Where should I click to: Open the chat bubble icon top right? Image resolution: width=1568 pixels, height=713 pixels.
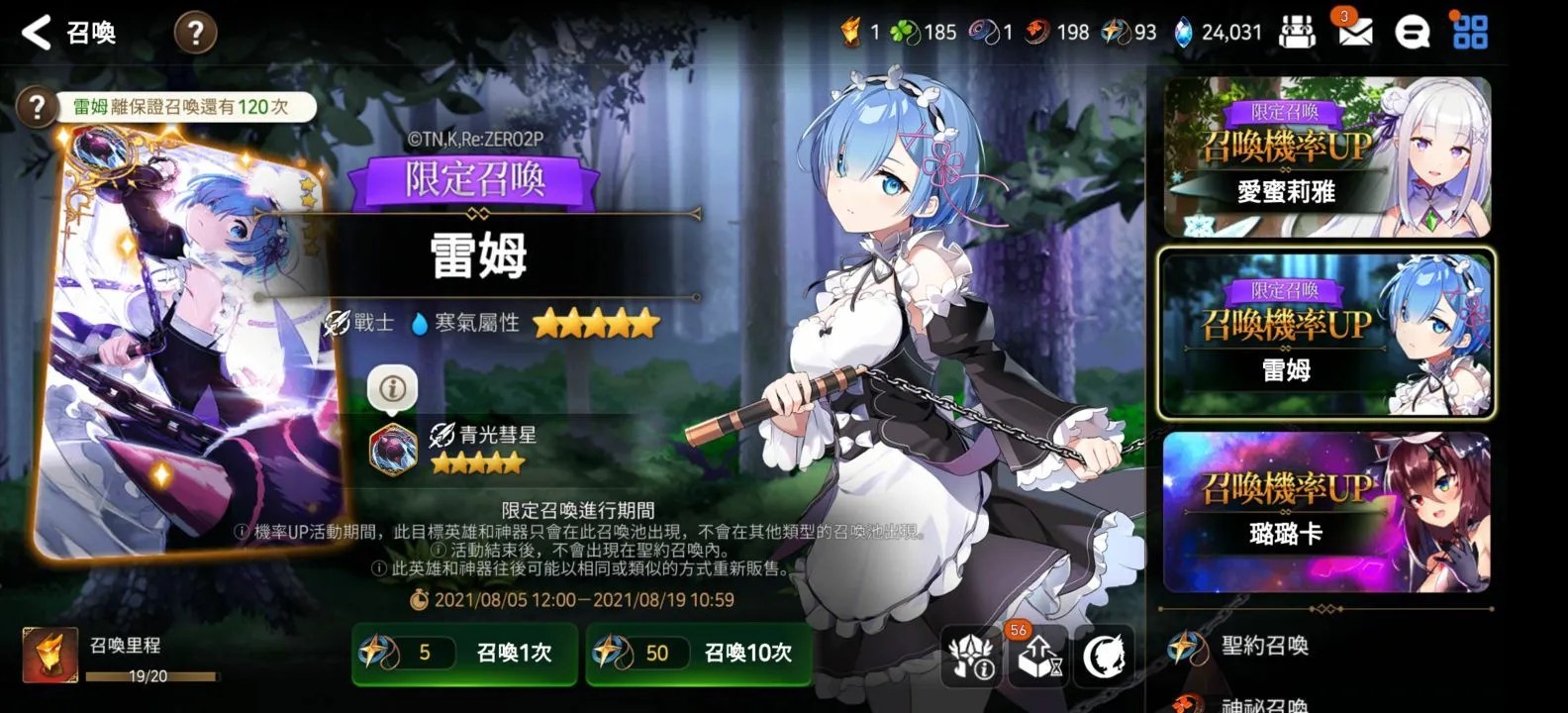(x=1413, y=31)
